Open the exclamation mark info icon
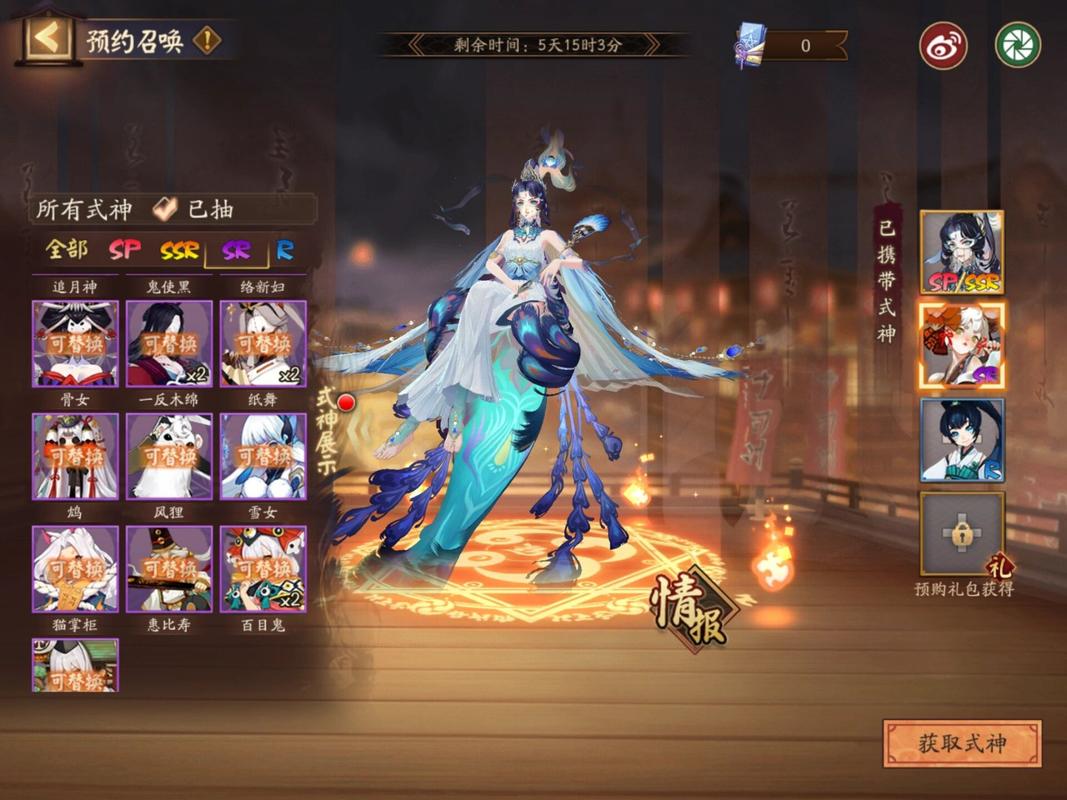 [206, 41]
